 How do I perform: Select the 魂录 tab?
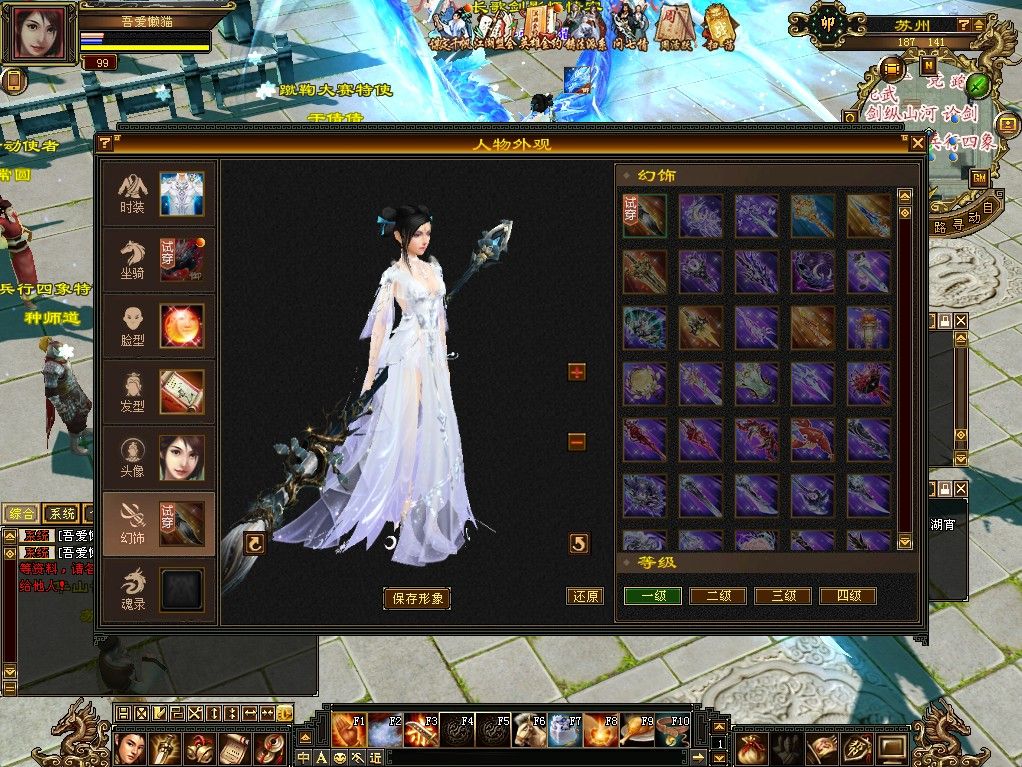pyautogui.click(x=159, y=589)
